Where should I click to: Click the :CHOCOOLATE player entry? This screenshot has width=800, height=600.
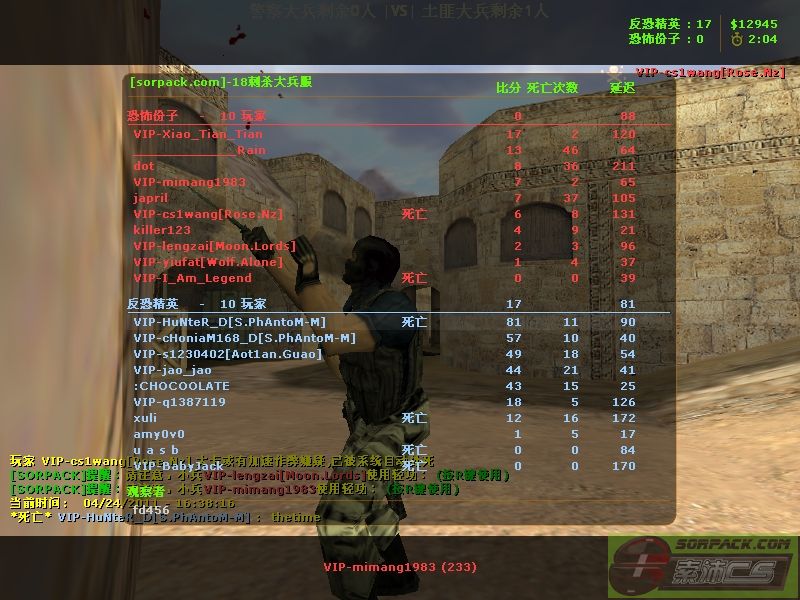pyautogui.click(x=181, y=386)
